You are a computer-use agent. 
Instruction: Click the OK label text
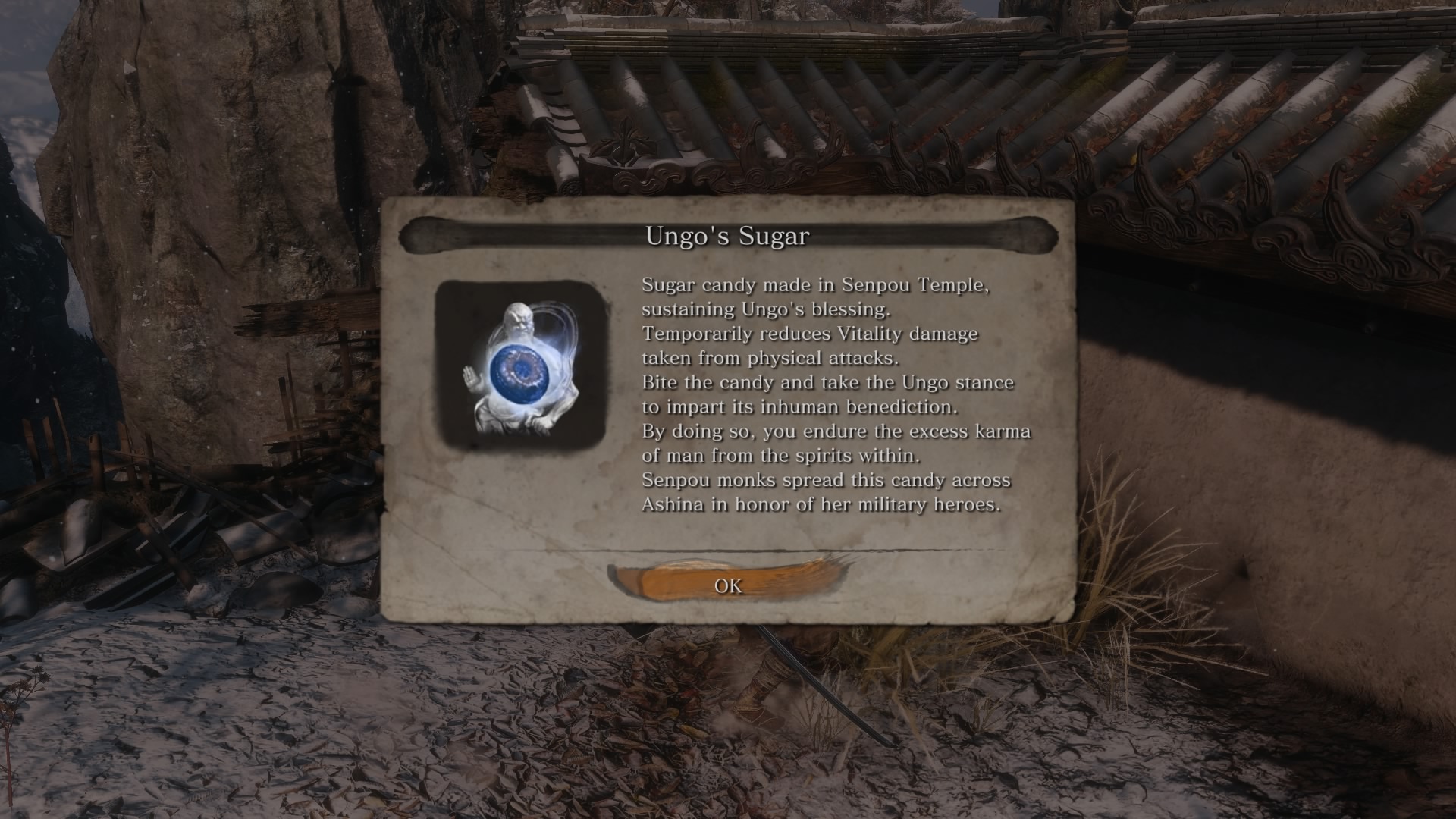pos(729,585)
